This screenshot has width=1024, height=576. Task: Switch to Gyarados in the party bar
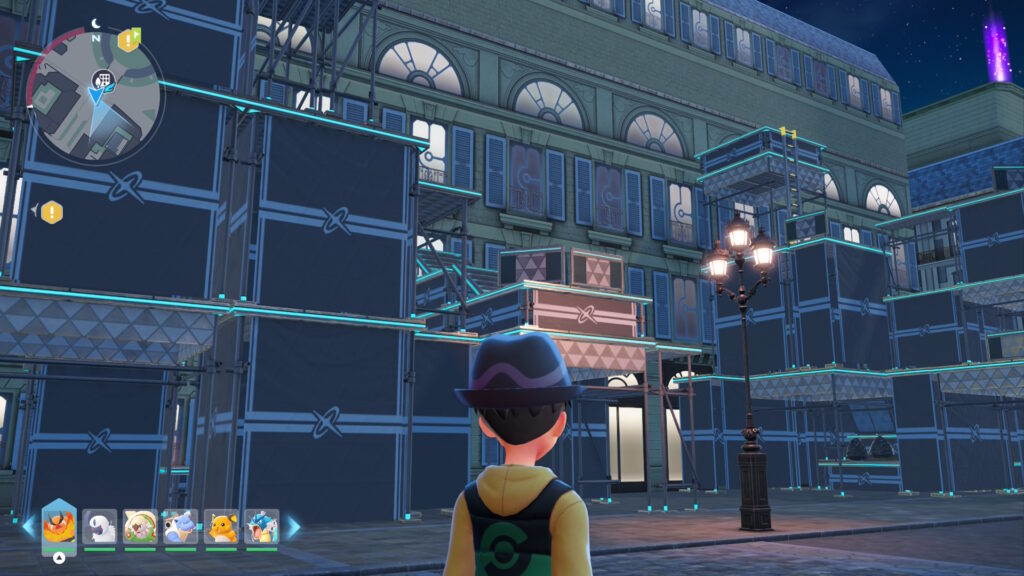(262, 526)
